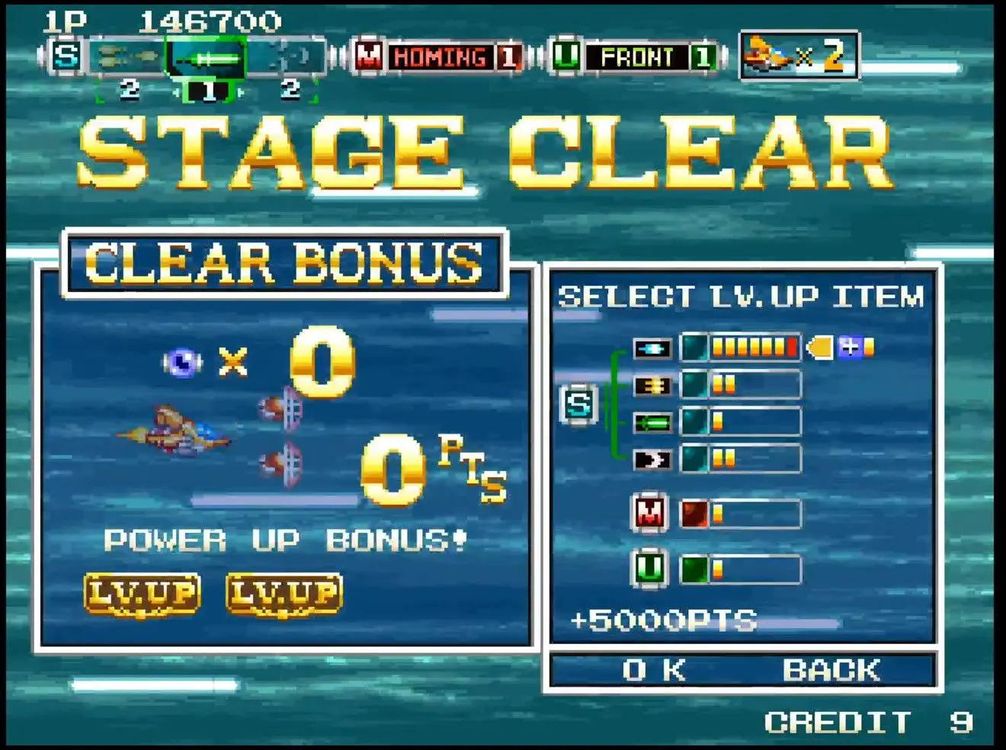
Task: Choose the +5000PTS bonus option
Action: [x=663, y=620]
